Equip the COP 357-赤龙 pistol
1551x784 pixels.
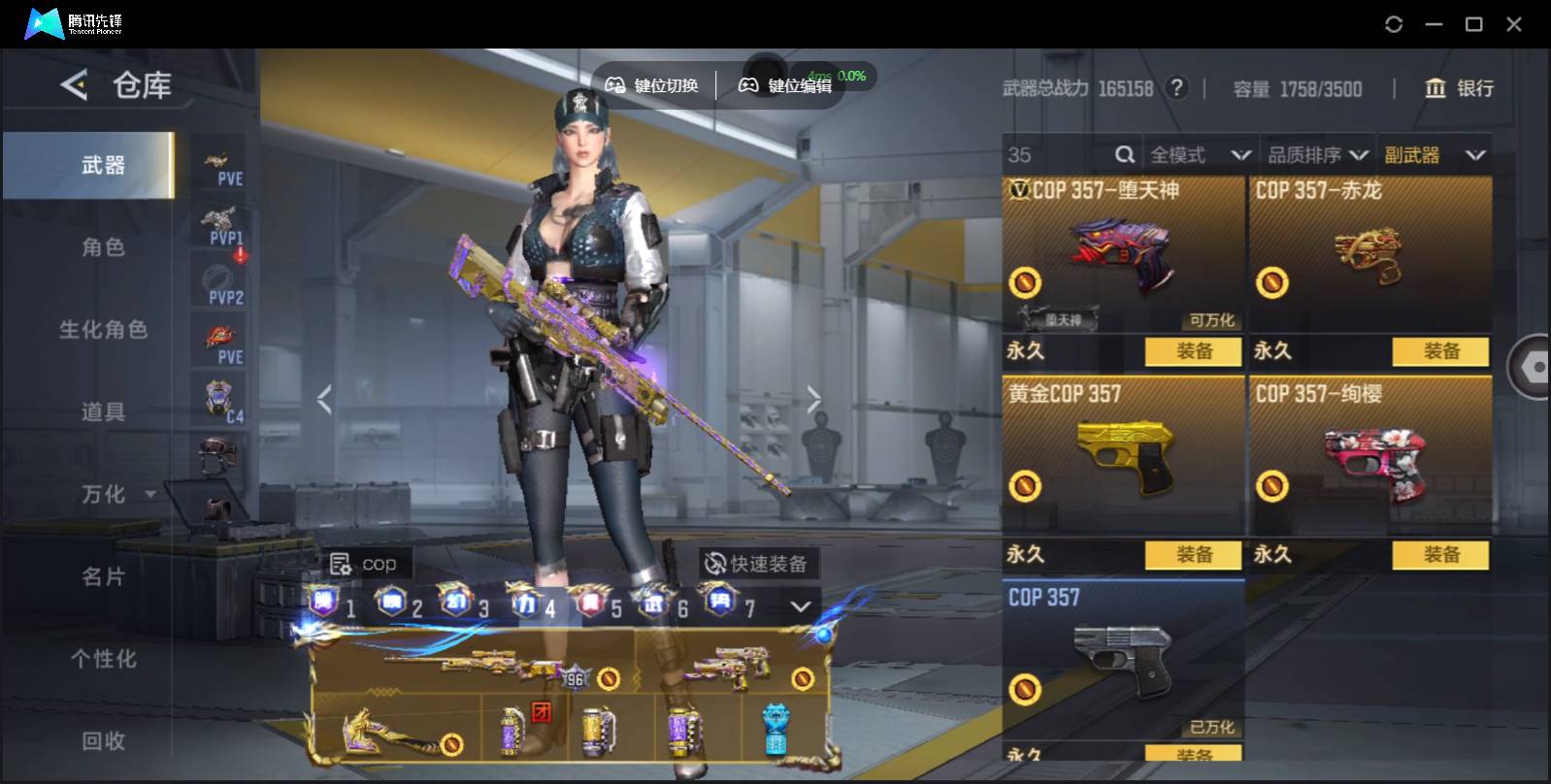point(1440,351)
